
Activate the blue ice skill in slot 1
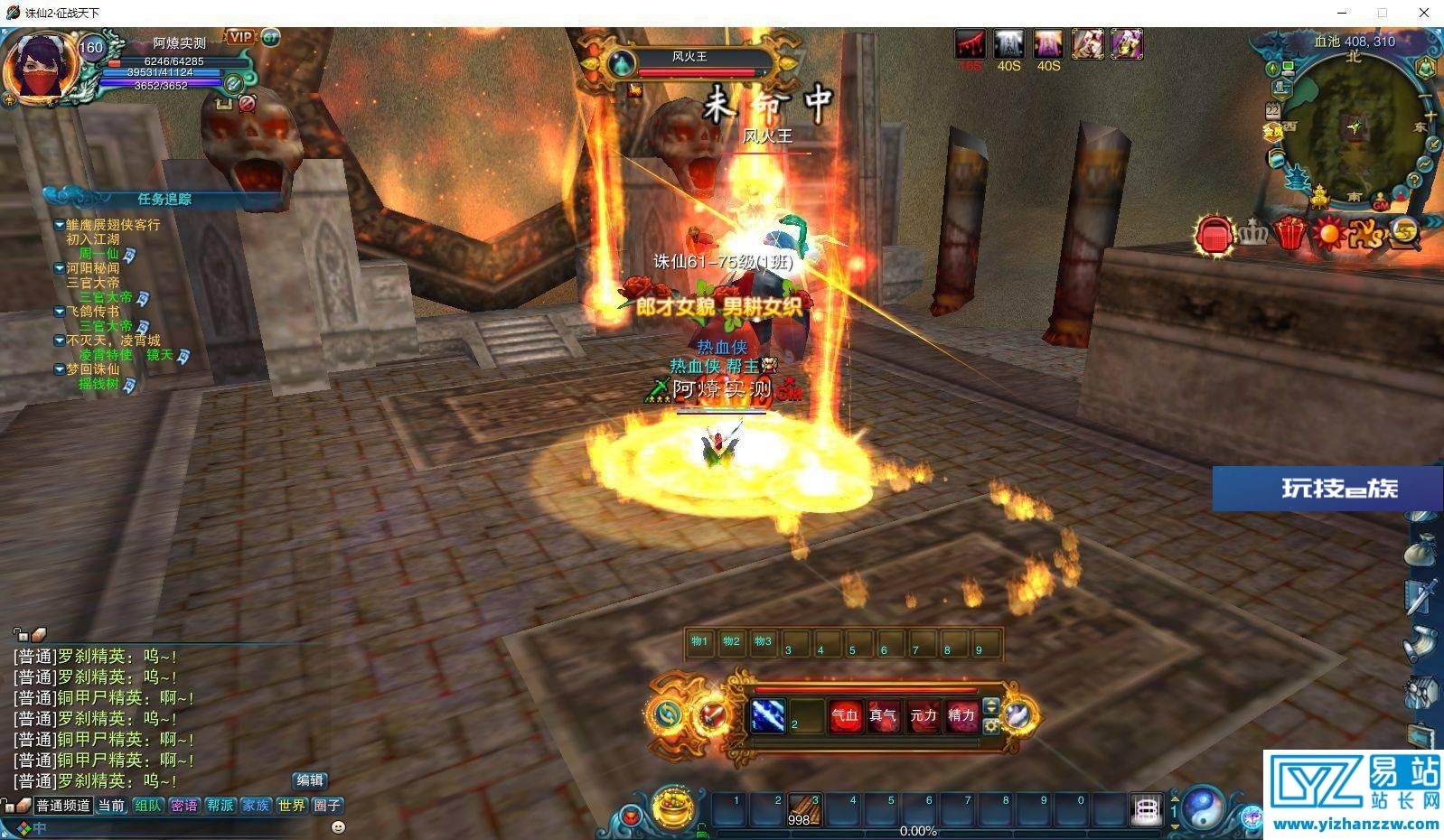[767, 716]
